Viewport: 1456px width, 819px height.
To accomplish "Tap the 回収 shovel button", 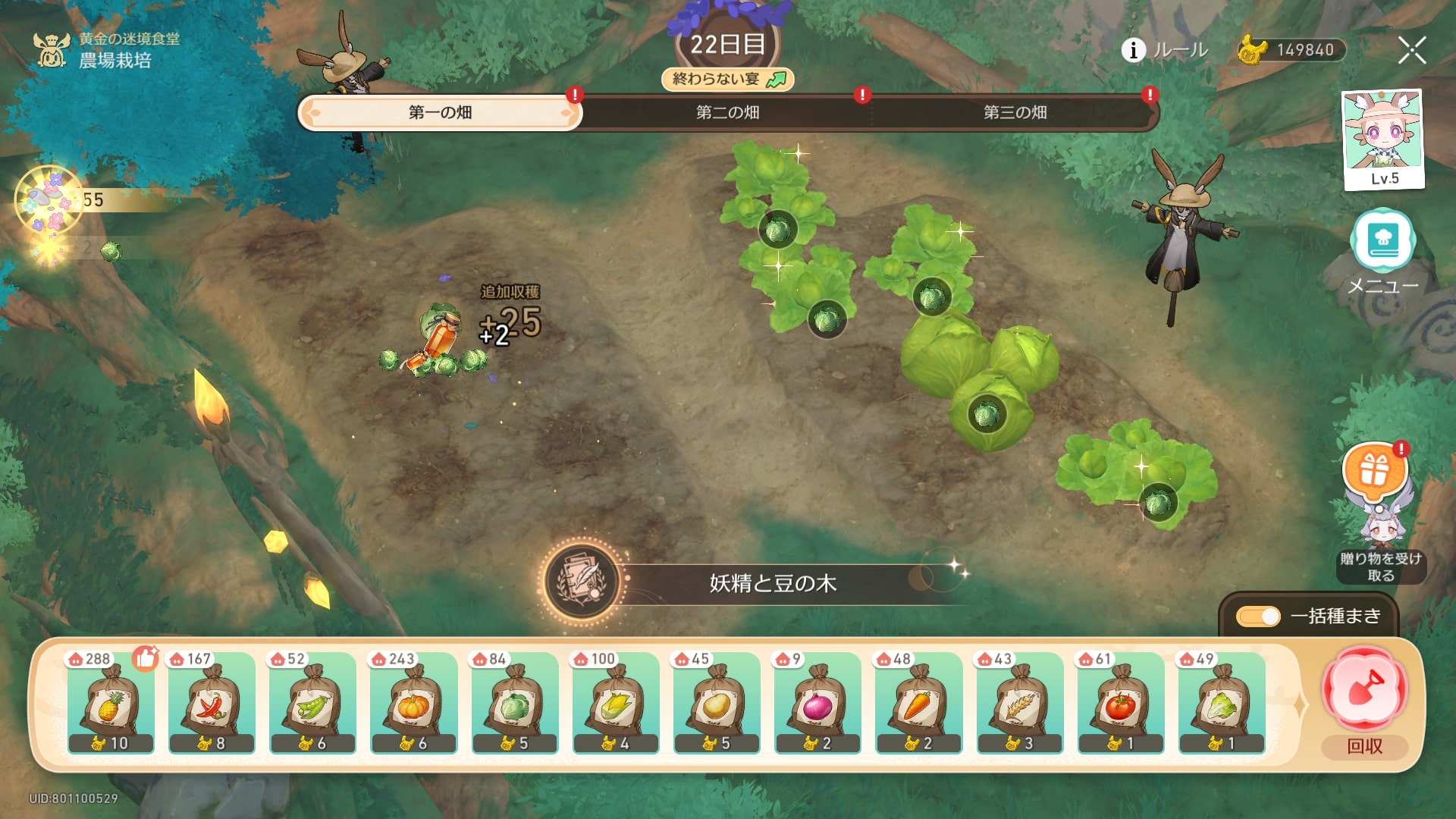I will [1364, 689].
